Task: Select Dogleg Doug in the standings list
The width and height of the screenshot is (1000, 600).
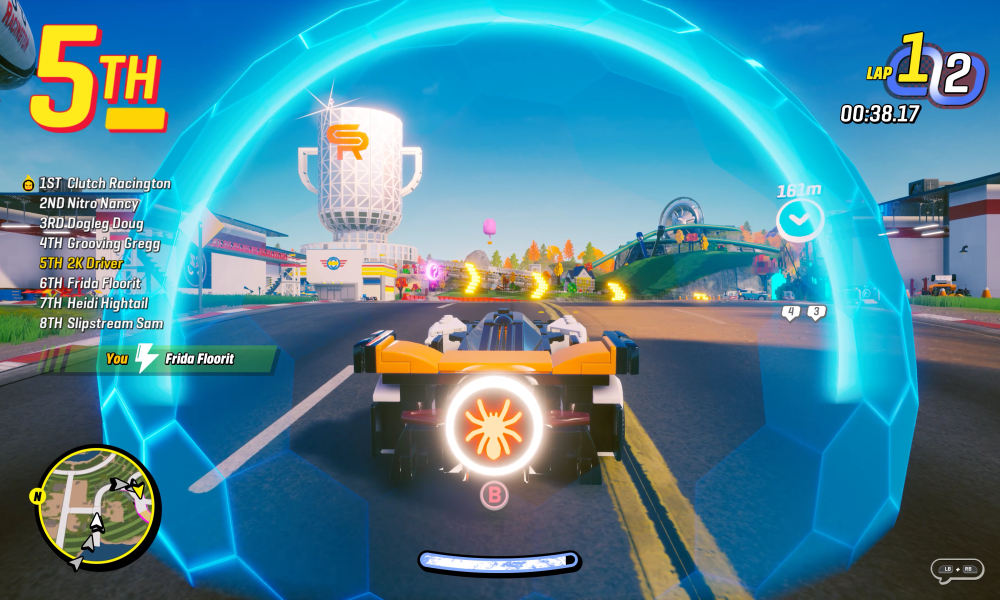Action: coord(91,224)
